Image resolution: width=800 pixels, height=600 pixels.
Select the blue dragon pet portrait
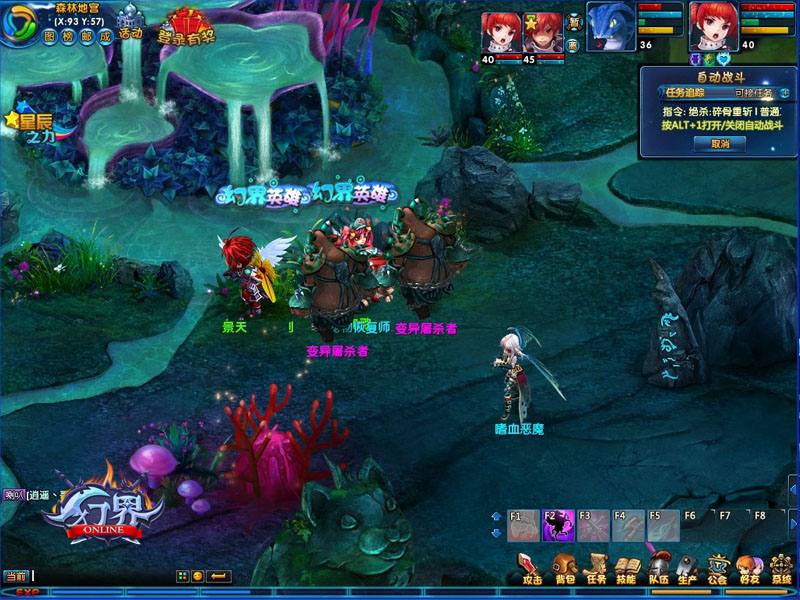608,21
